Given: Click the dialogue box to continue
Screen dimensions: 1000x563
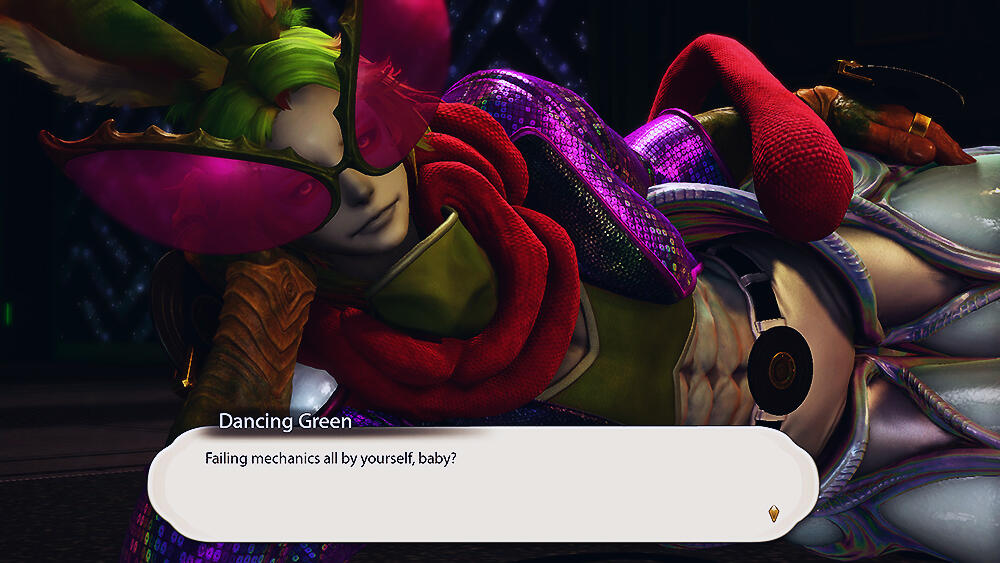Looking at the screenshot, I should click(483, 485).
